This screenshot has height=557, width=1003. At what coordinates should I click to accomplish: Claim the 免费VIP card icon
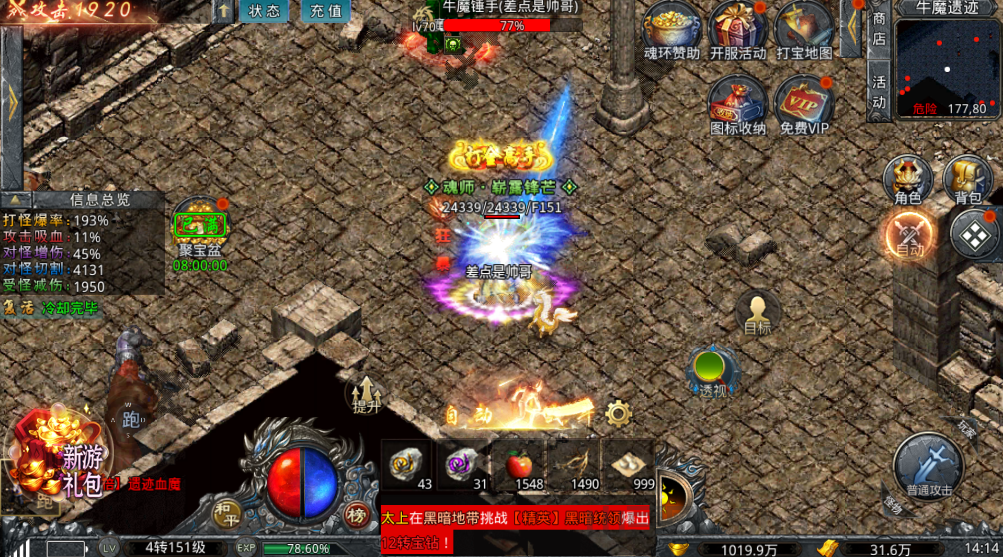point(804,102)
